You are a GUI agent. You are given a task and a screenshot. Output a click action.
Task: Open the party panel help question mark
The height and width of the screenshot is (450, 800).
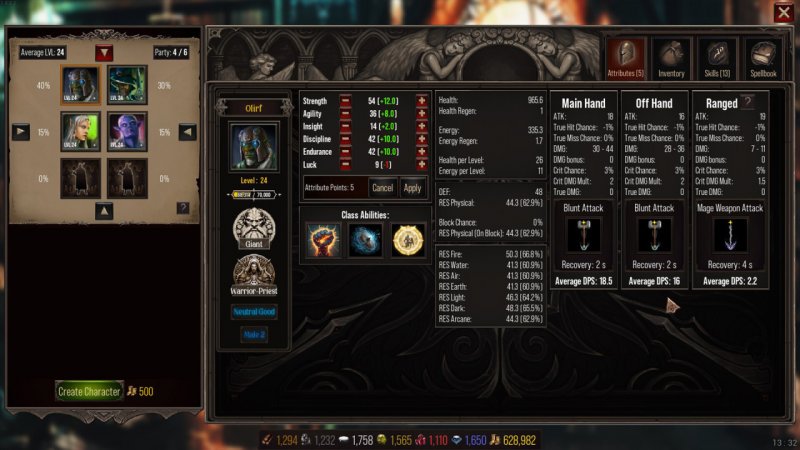click(x=183, y=207)
